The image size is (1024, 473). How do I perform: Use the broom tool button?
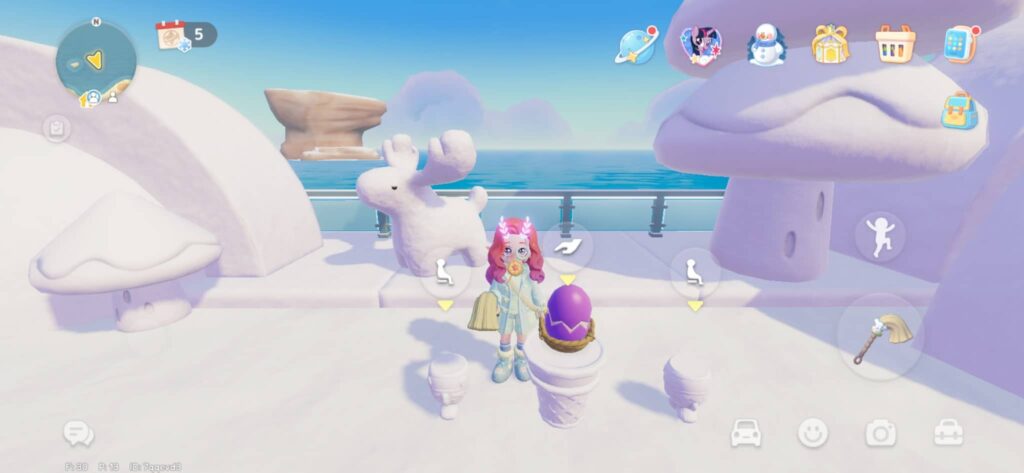(880, 335)
